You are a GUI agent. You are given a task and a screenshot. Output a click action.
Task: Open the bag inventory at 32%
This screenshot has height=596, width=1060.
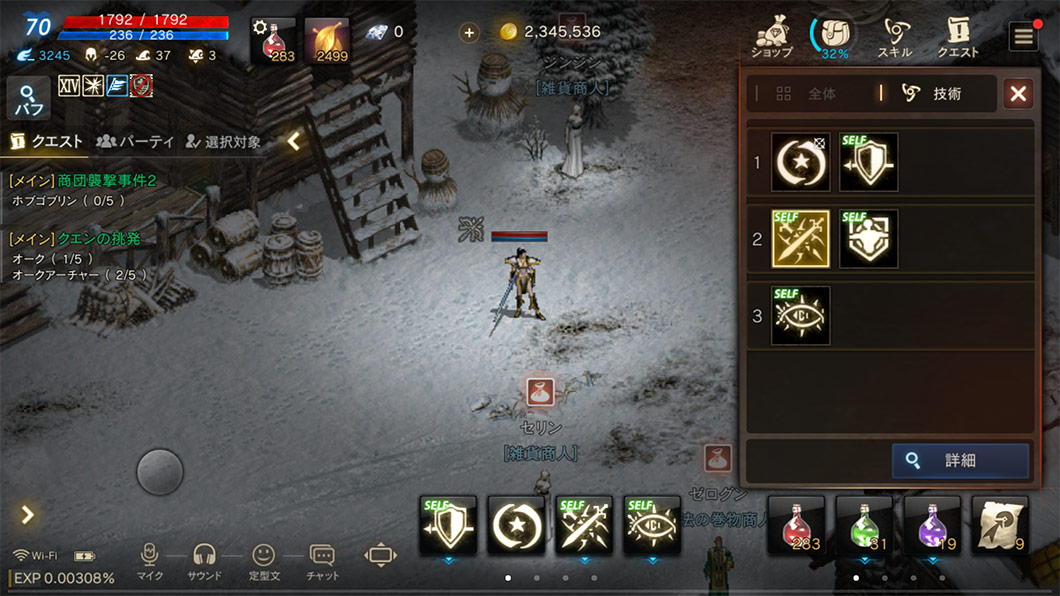834,37
